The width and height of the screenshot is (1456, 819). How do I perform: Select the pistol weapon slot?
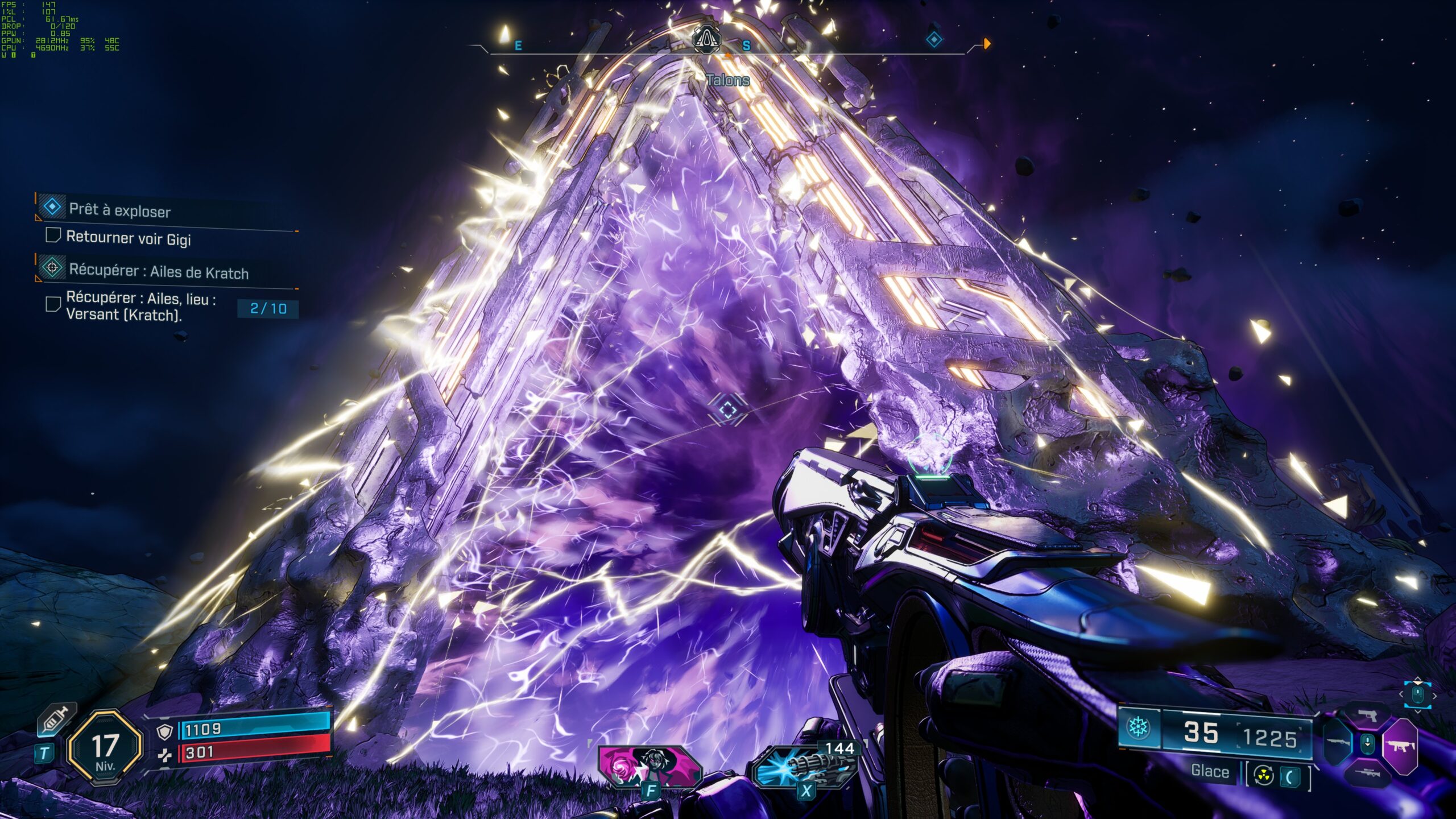[x=1367, y=715]
